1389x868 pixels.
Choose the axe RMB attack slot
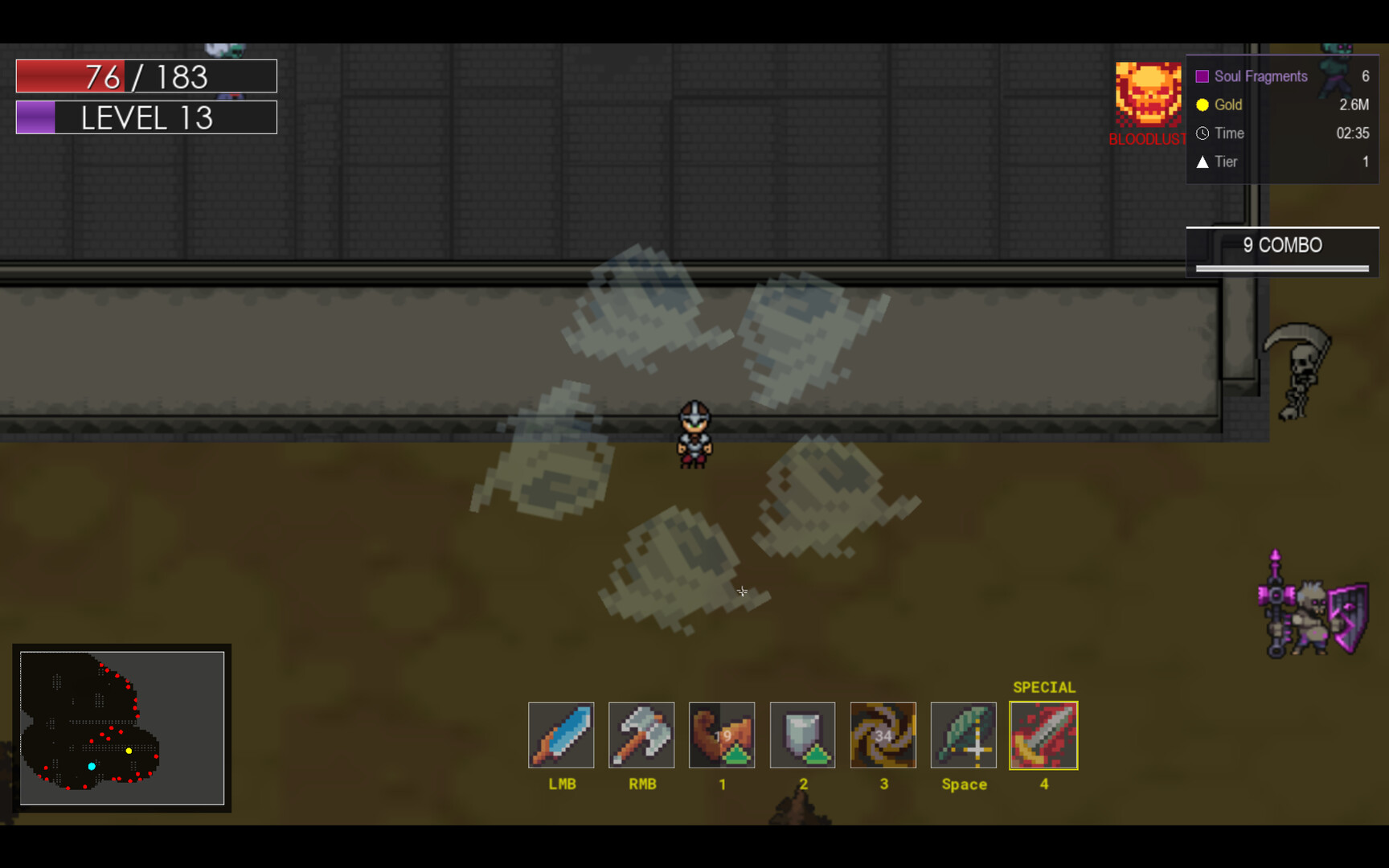click(641, 735)
